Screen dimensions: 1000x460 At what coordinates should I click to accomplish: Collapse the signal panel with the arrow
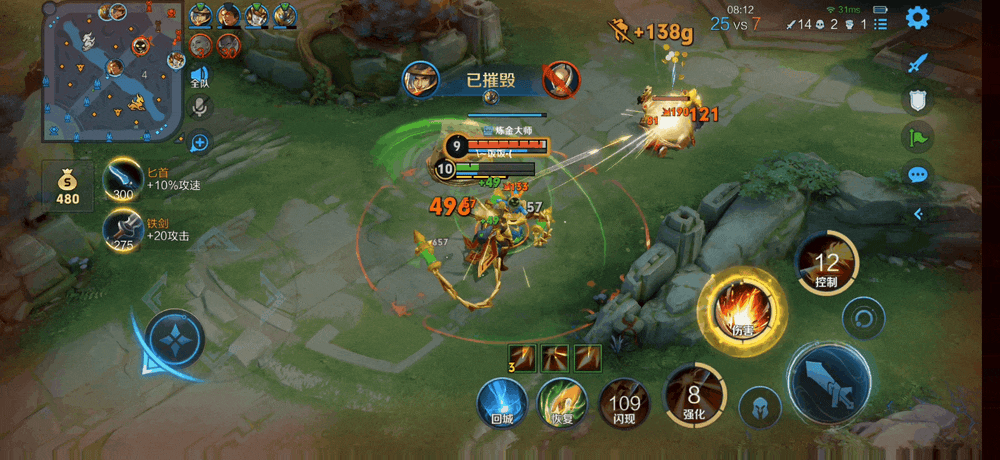918,213
